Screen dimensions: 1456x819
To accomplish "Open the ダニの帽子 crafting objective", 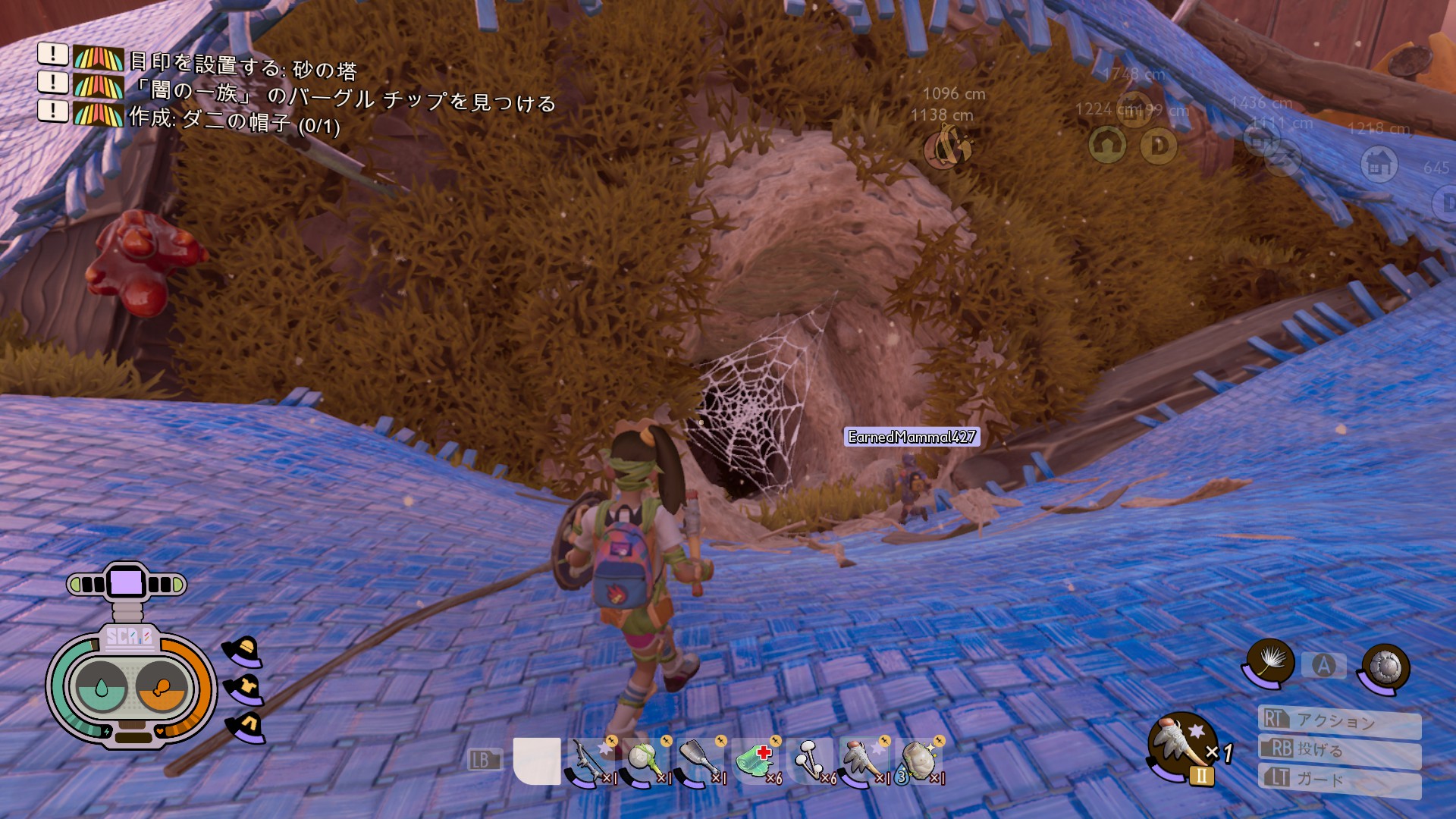I will click(x=234, y=121).
